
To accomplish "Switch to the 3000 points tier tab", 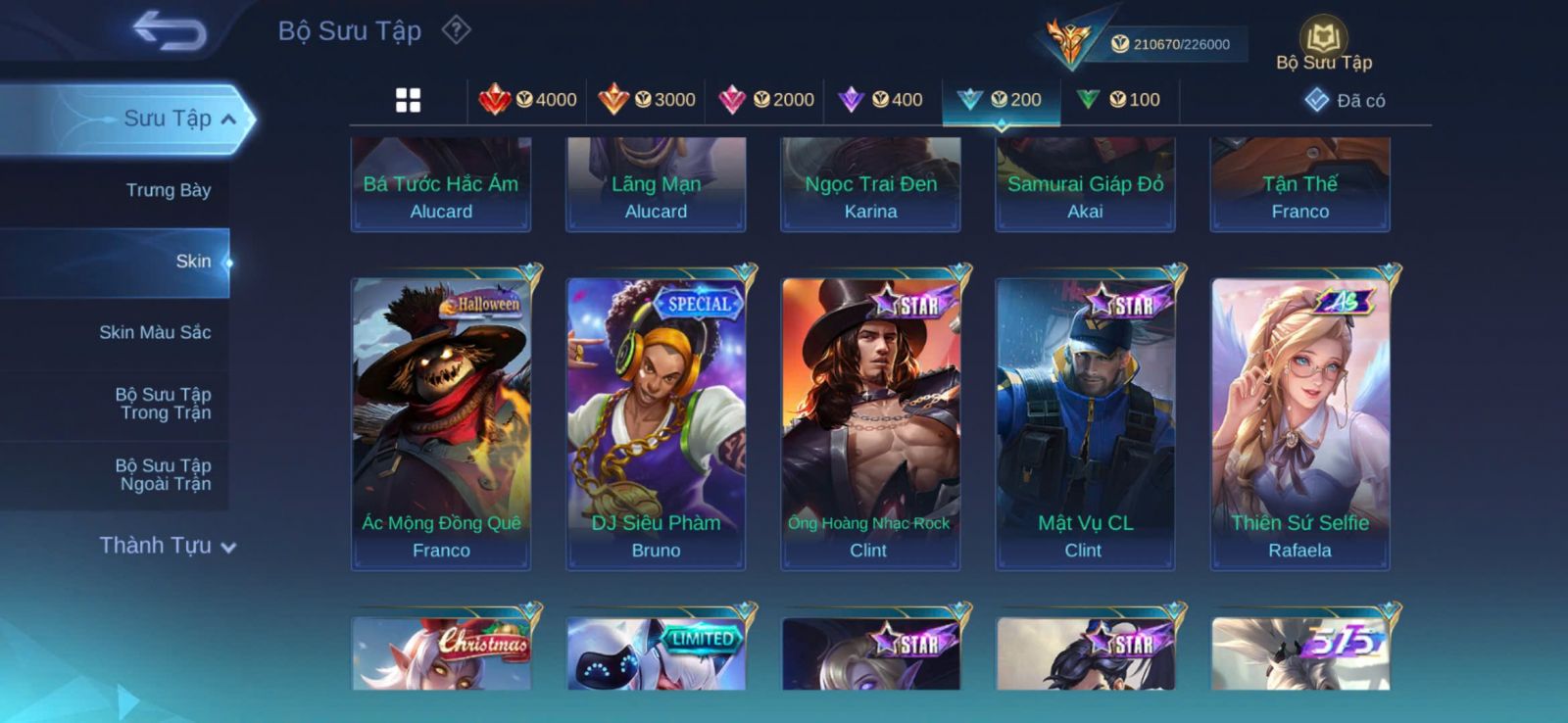I will tap(647, 100).
